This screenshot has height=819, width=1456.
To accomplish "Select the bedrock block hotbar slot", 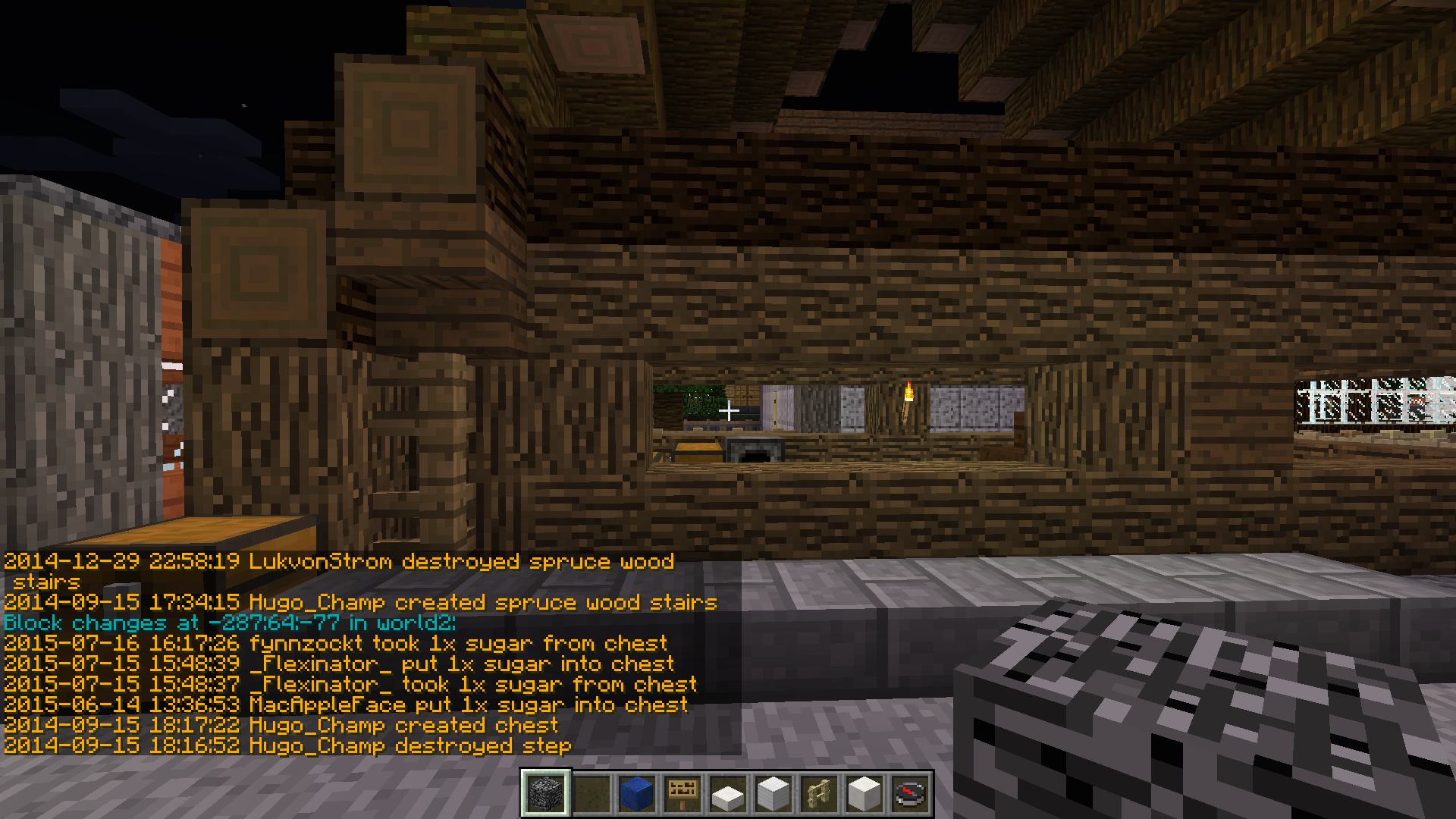I will point(546,794).
